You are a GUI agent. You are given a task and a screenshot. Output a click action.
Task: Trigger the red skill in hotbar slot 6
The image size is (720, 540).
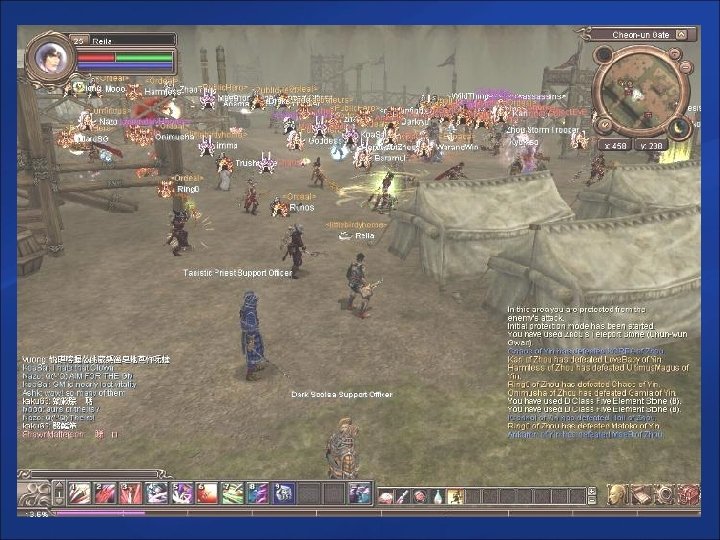tap(207, 493)
